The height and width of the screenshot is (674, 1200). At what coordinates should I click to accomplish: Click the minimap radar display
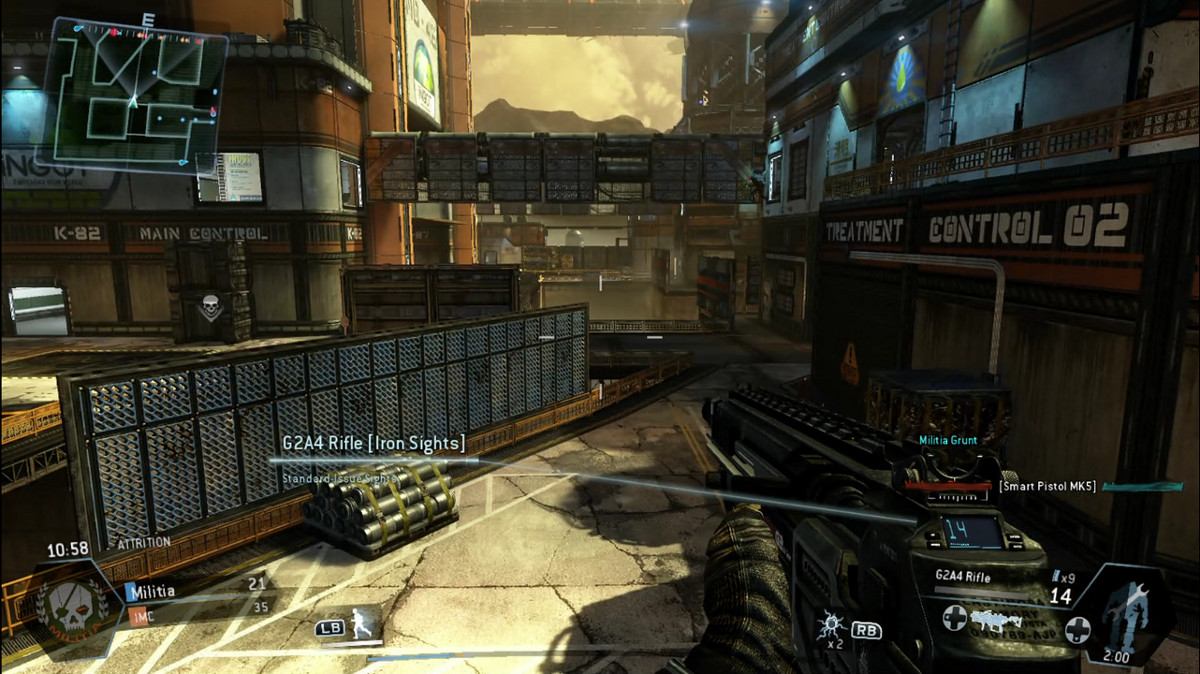pyautogui.click(x=135, y=95)
